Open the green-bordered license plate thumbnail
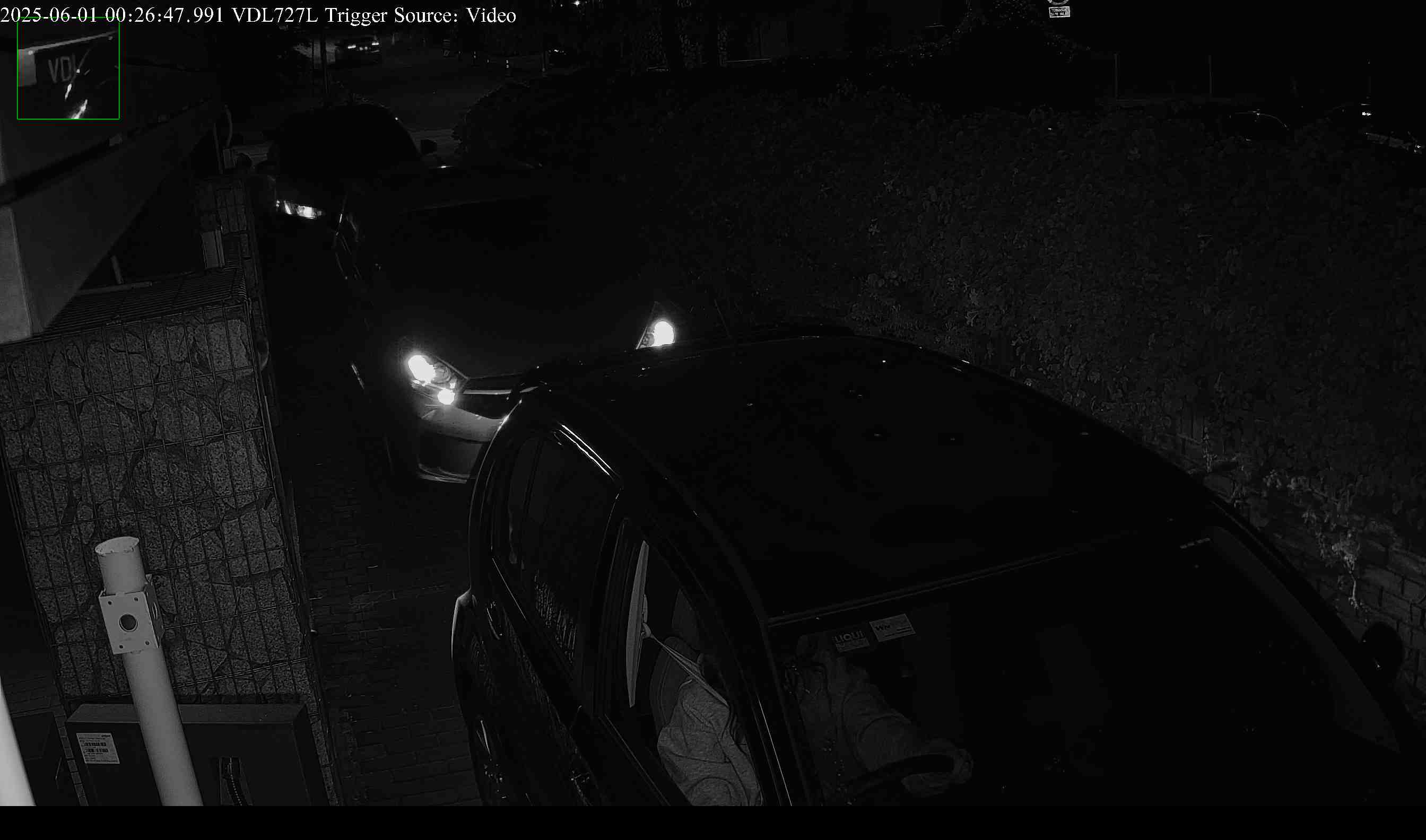 (68, 69)
